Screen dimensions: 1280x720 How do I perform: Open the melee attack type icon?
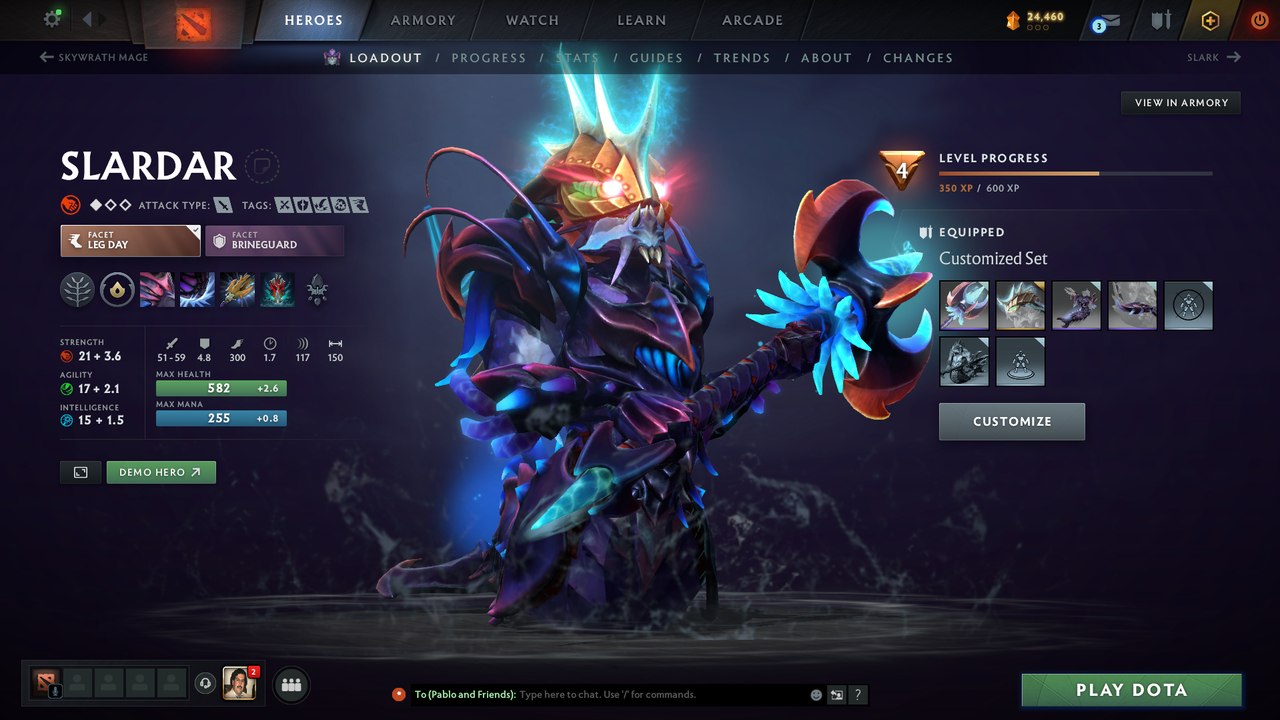(223, 205)
